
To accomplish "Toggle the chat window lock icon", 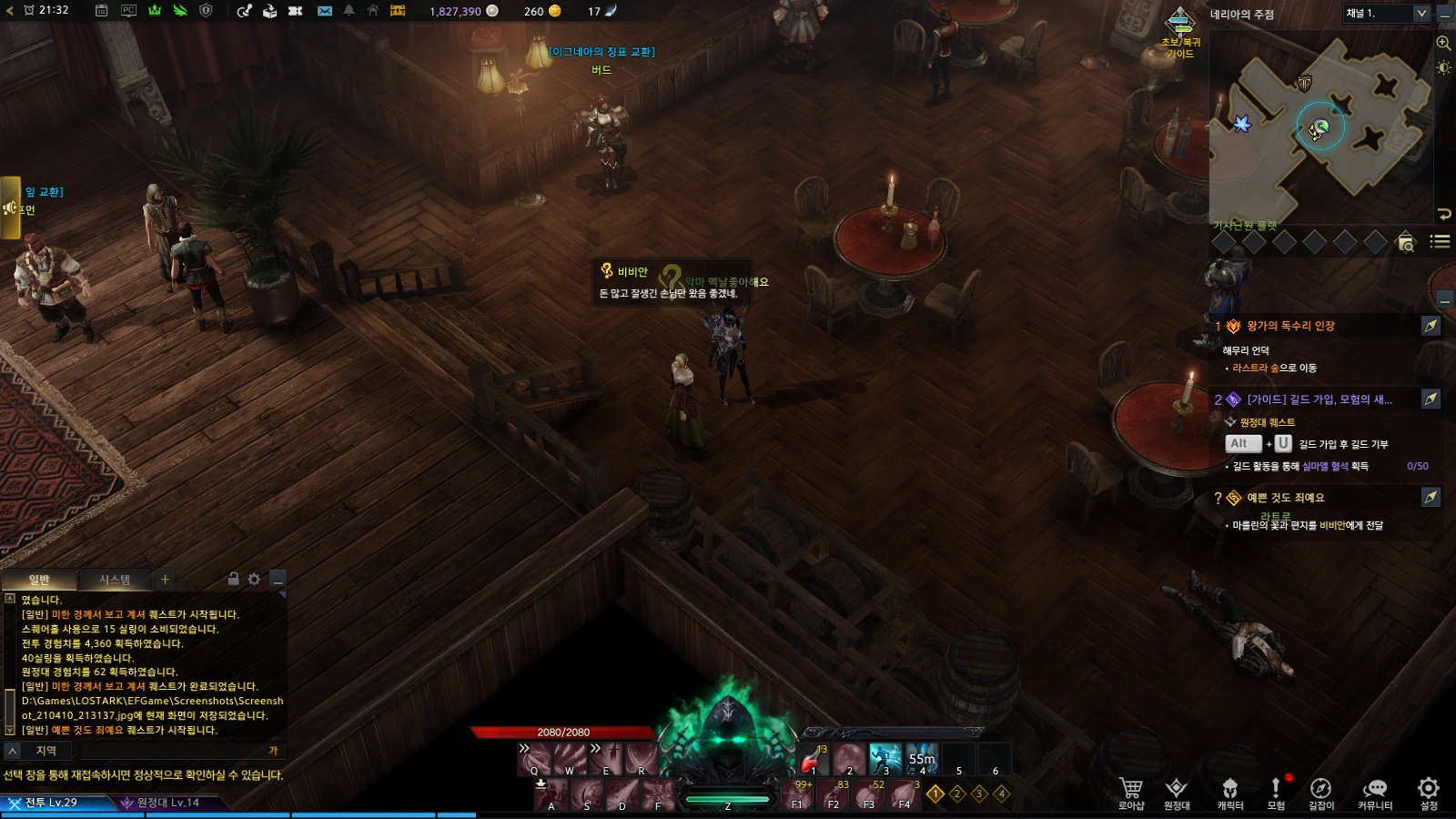I will pos(233,579).
